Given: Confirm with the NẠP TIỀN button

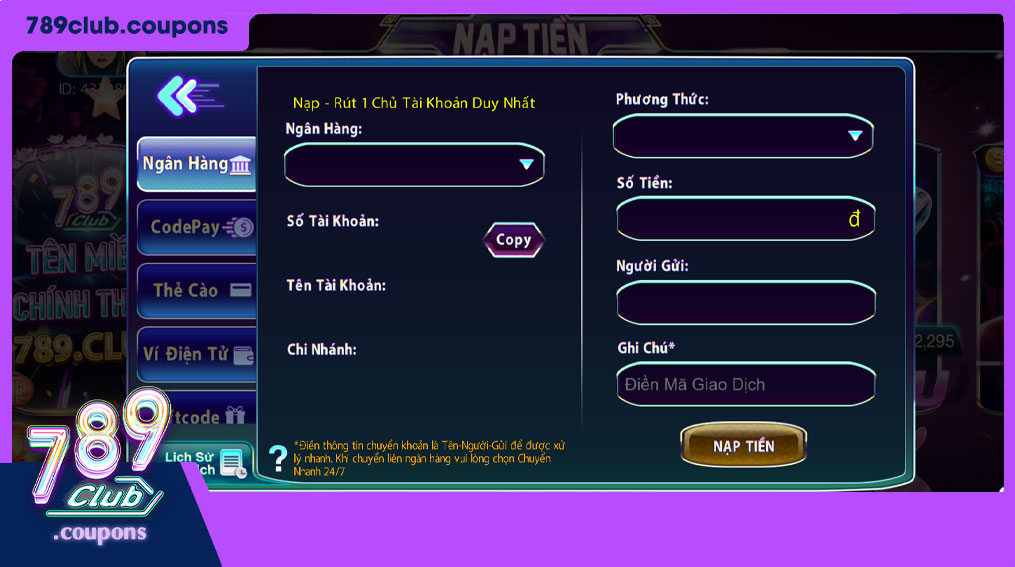Looking at the screenshot, I should pyautogui.click(x=743, y=446).
